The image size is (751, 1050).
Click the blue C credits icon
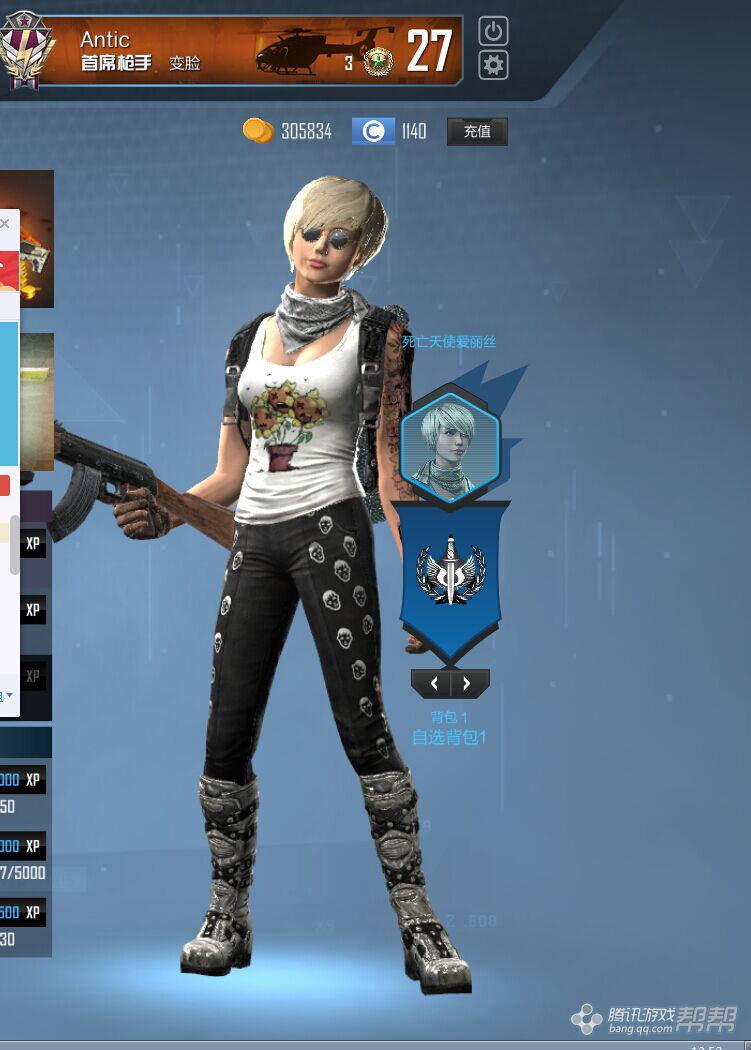pos(373,131)
